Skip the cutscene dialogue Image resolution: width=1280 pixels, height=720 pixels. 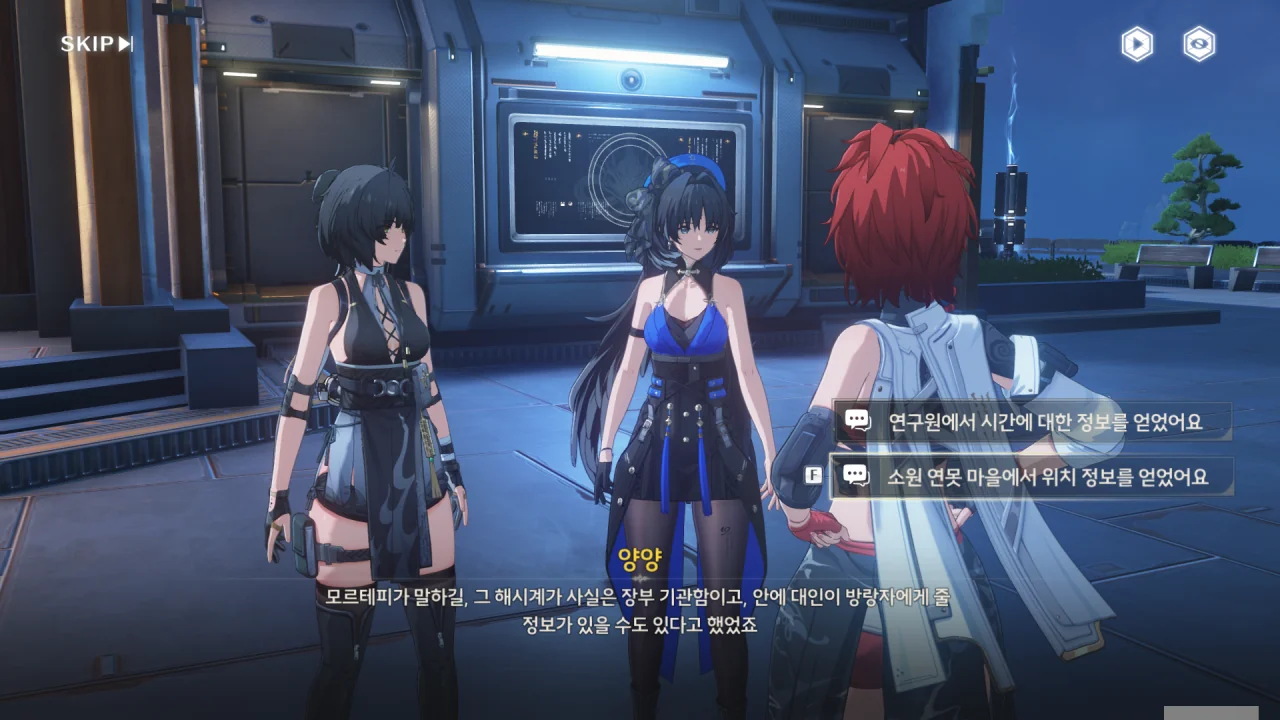[x=96, y=44]
